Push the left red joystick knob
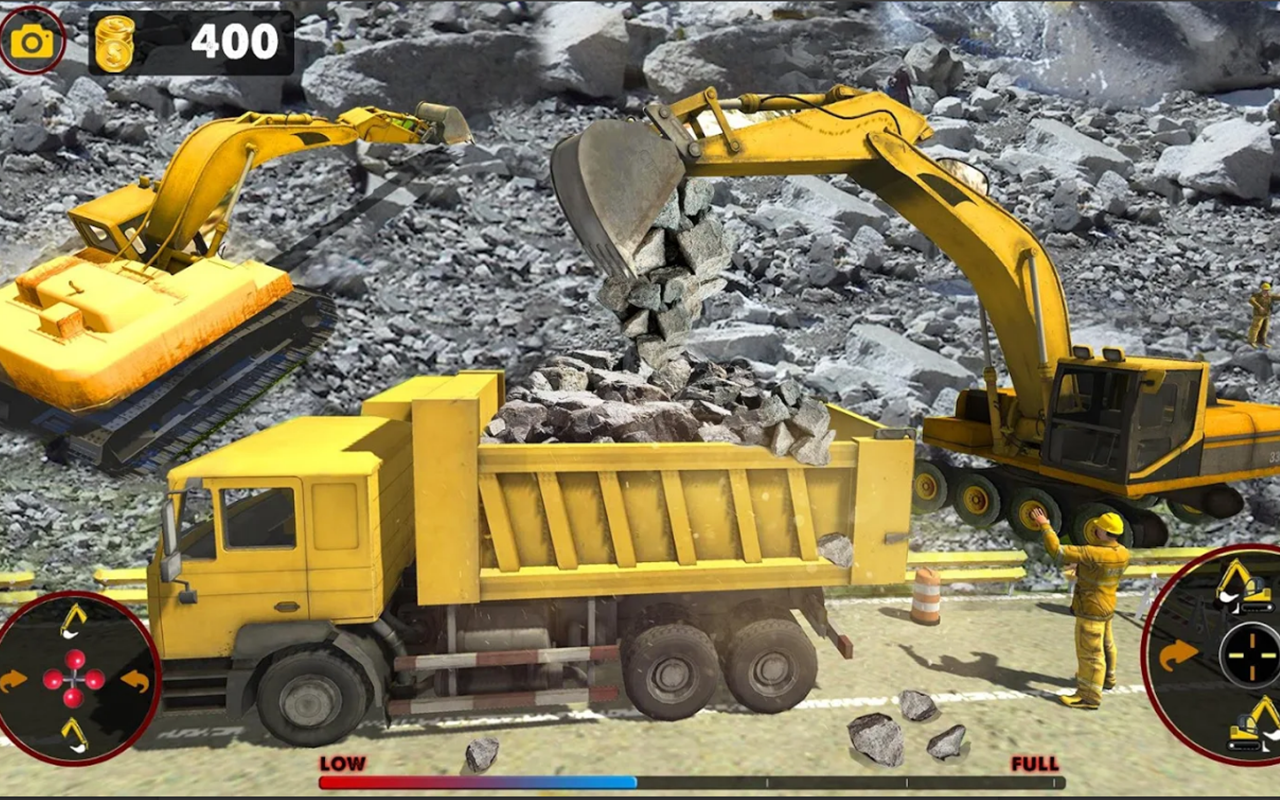Screen dimensions: 1280x800 click(x=53, y=680)
